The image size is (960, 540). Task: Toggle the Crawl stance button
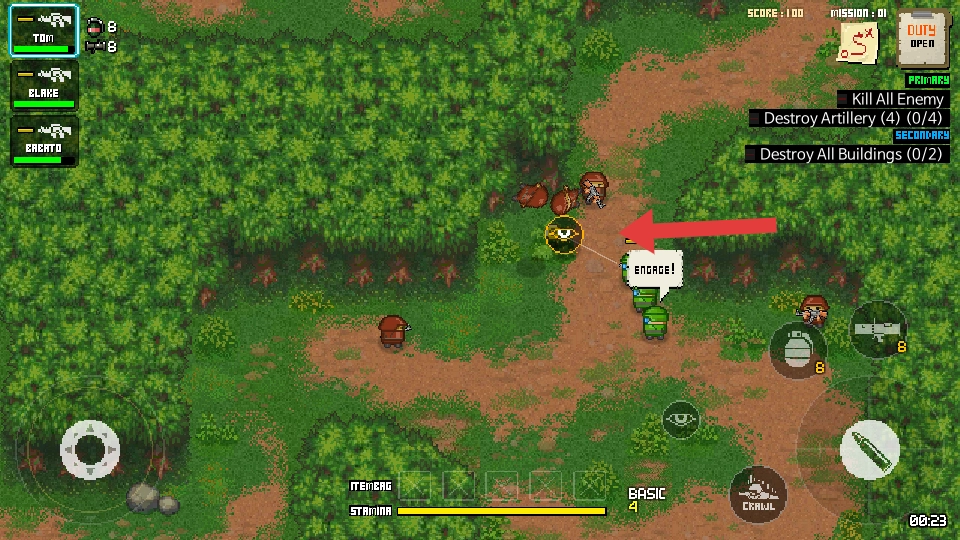point(757,494)
